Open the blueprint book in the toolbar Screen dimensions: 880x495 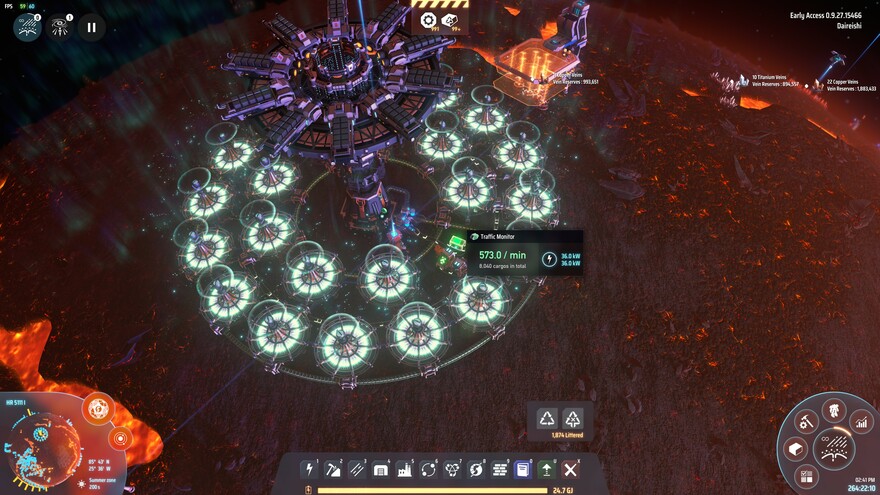(x=523, y=468)
